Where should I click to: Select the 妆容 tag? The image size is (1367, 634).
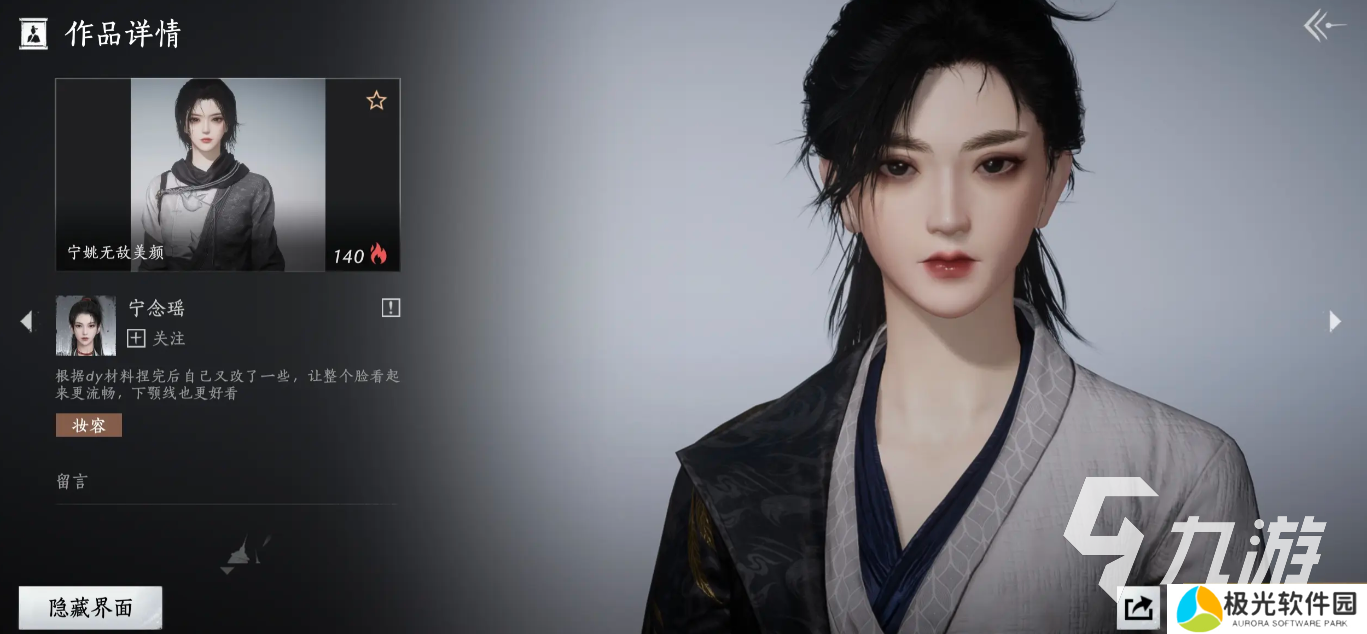89,425
